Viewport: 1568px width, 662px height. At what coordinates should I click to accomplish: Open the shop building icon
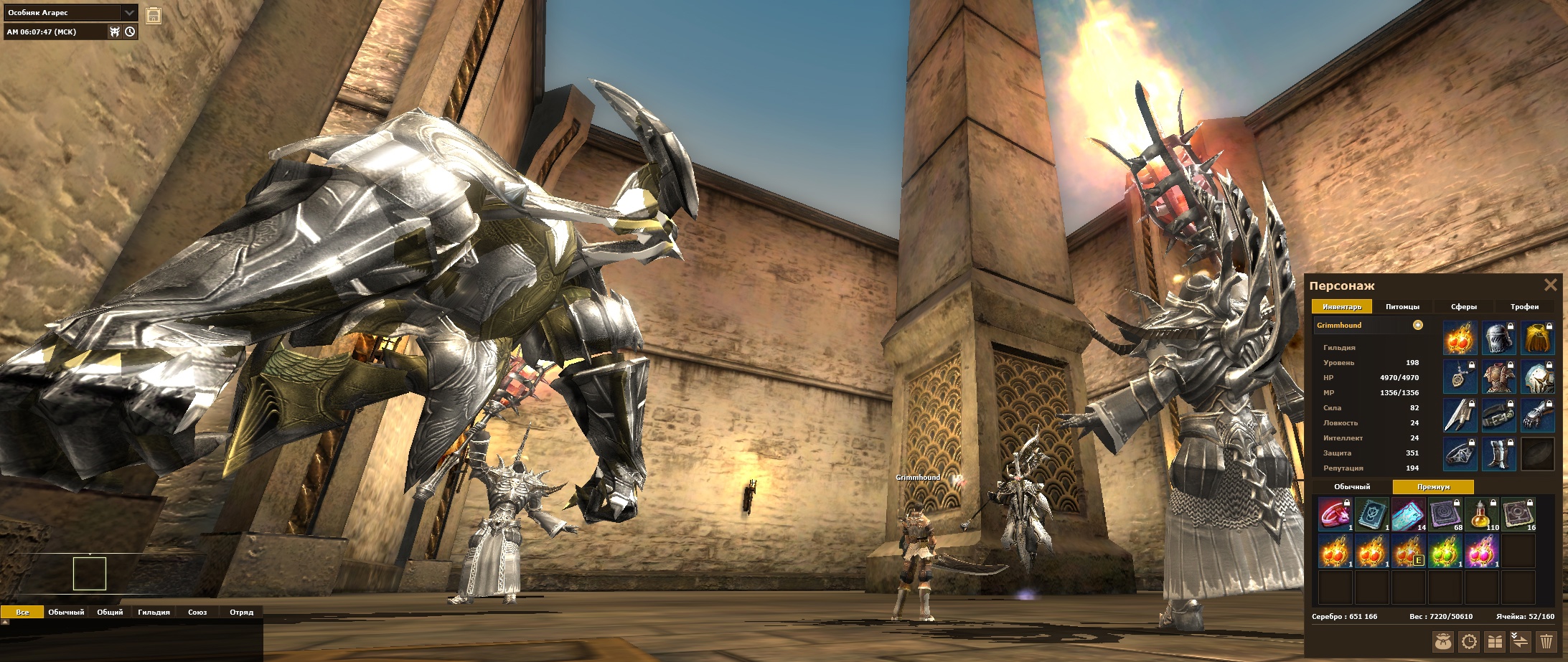pos(153,16)
